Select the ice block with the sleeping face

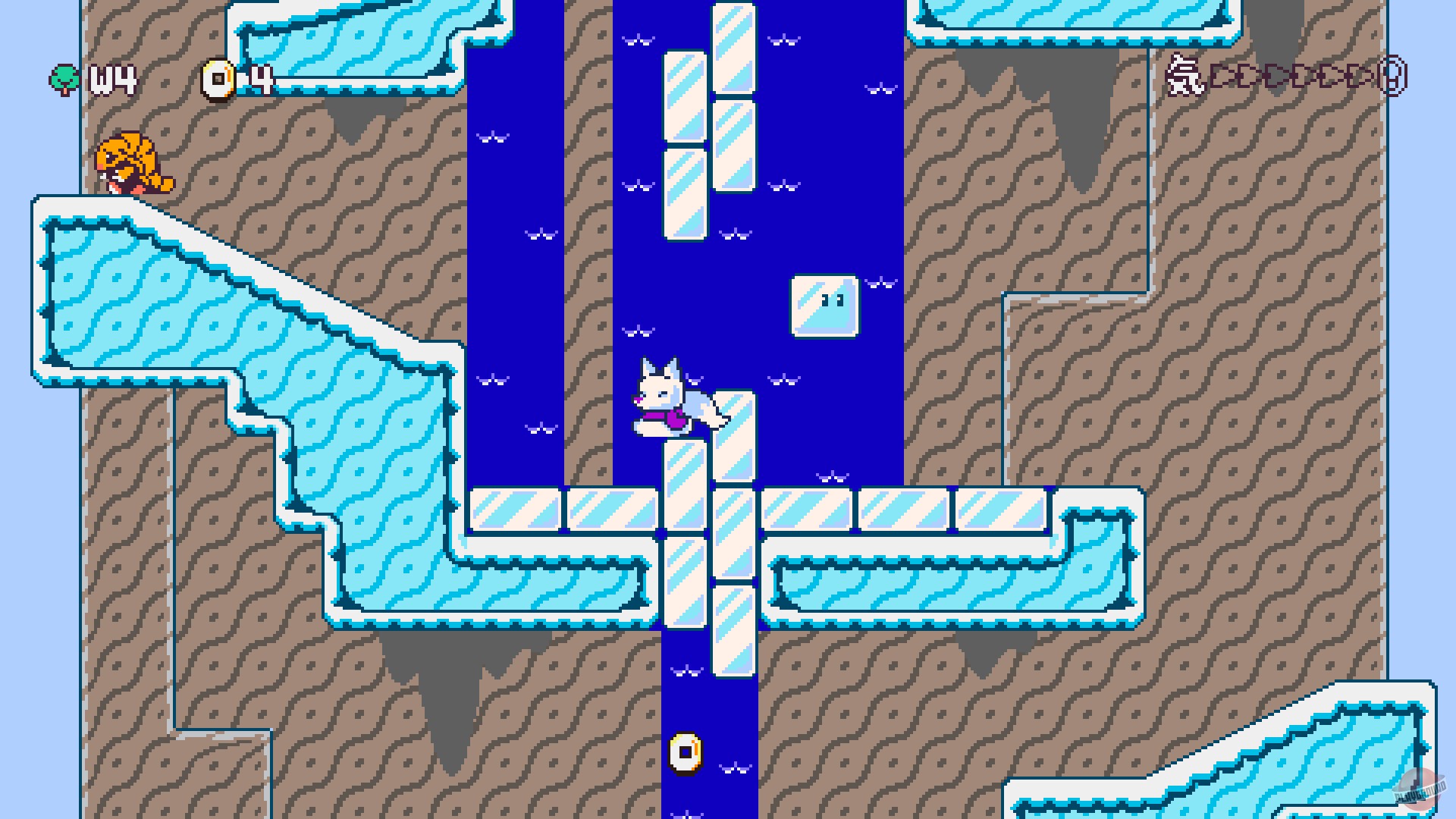(x=824, y=306)
